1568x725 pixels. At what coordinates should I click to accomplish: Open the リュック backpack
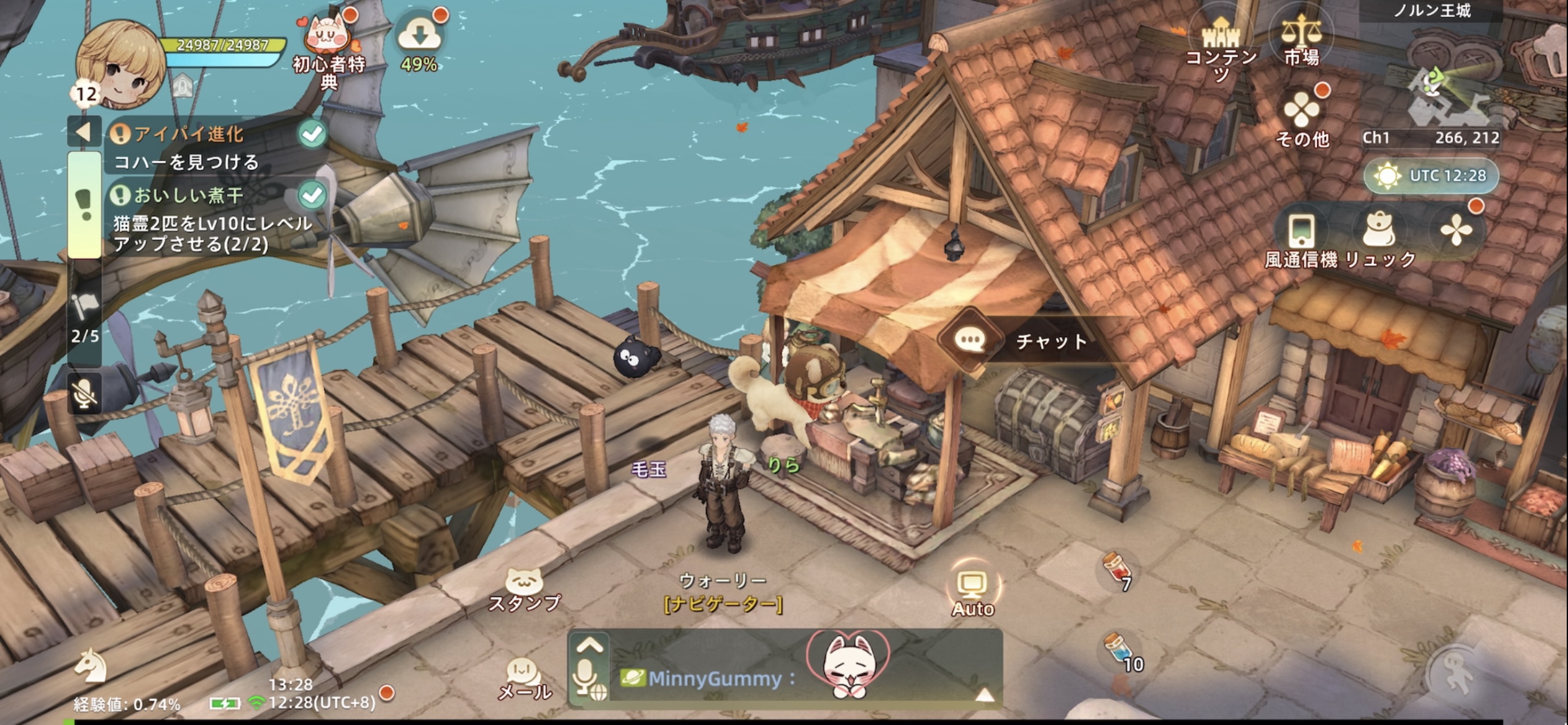pos(1380,239)
